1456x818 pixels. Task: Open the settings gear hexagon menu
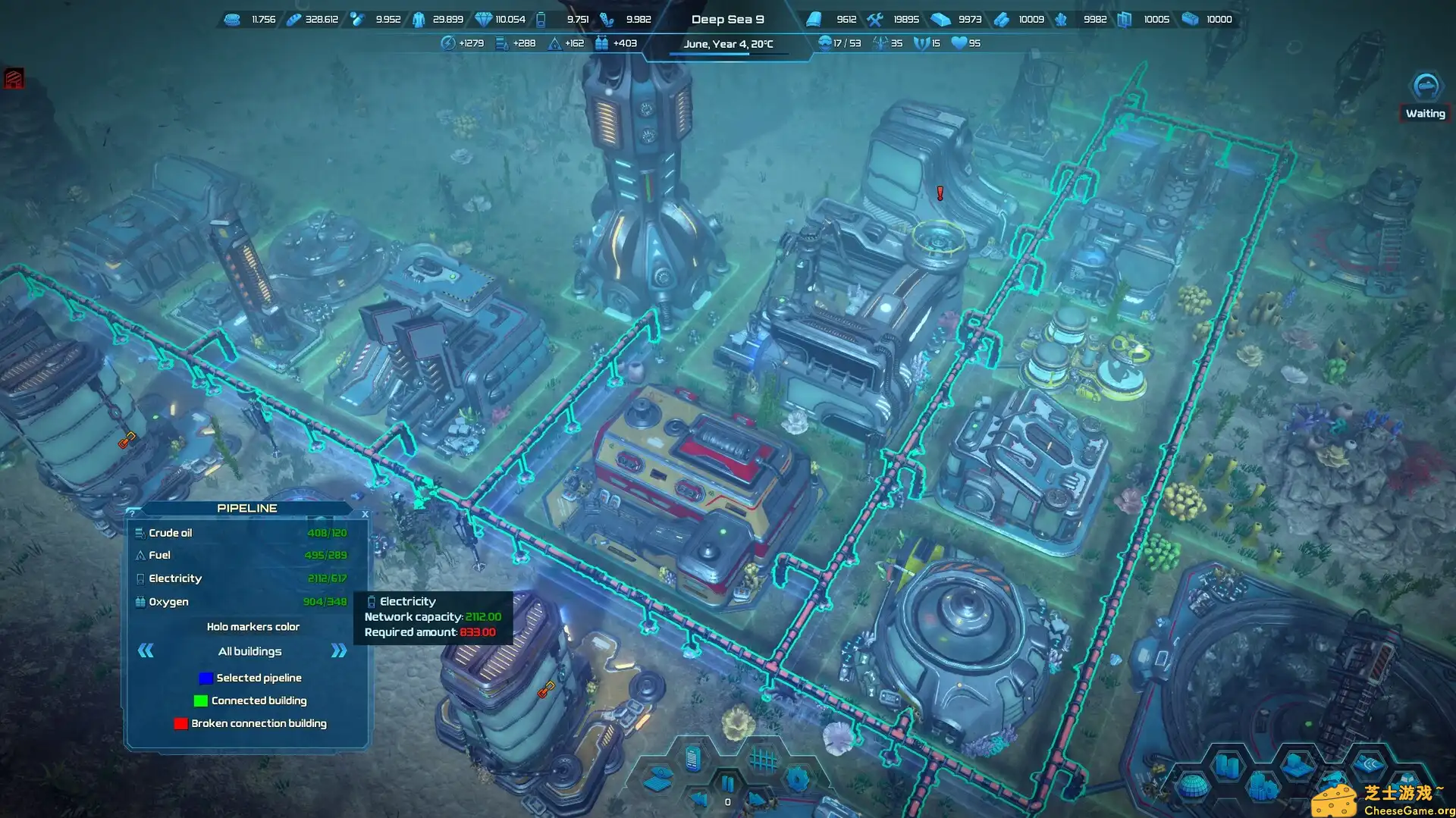point(796,778)
